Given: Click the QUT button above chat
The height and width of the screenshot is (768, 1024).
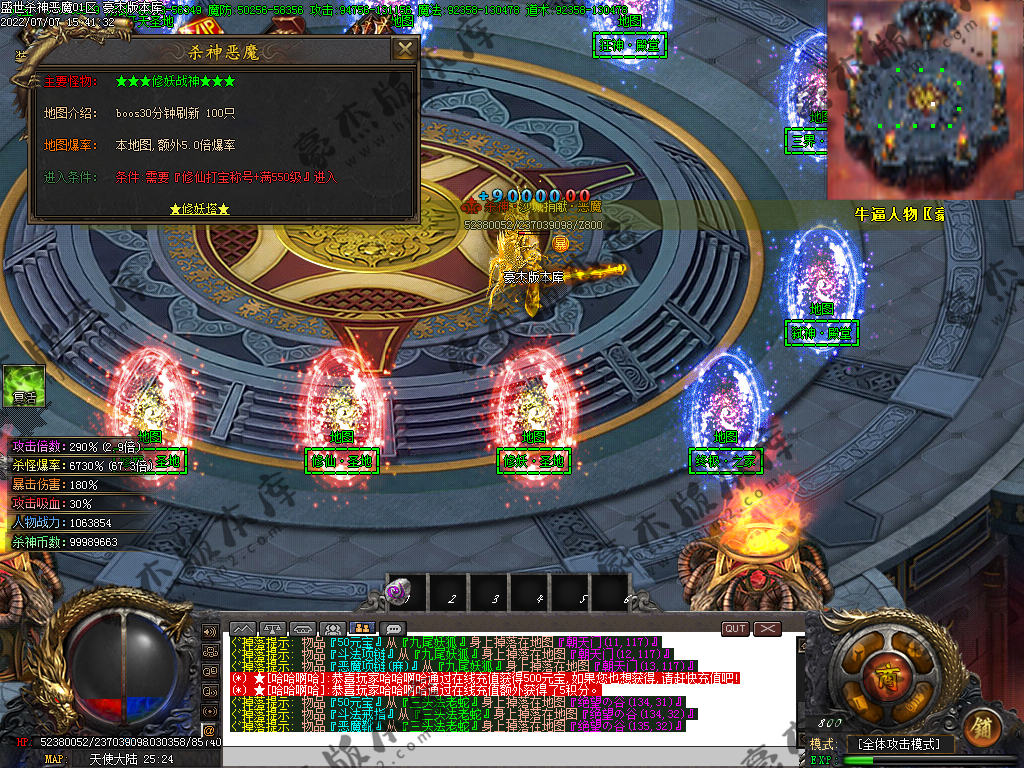Looking at the screenshot, I should pyautogui.click(x=735, y=628).
